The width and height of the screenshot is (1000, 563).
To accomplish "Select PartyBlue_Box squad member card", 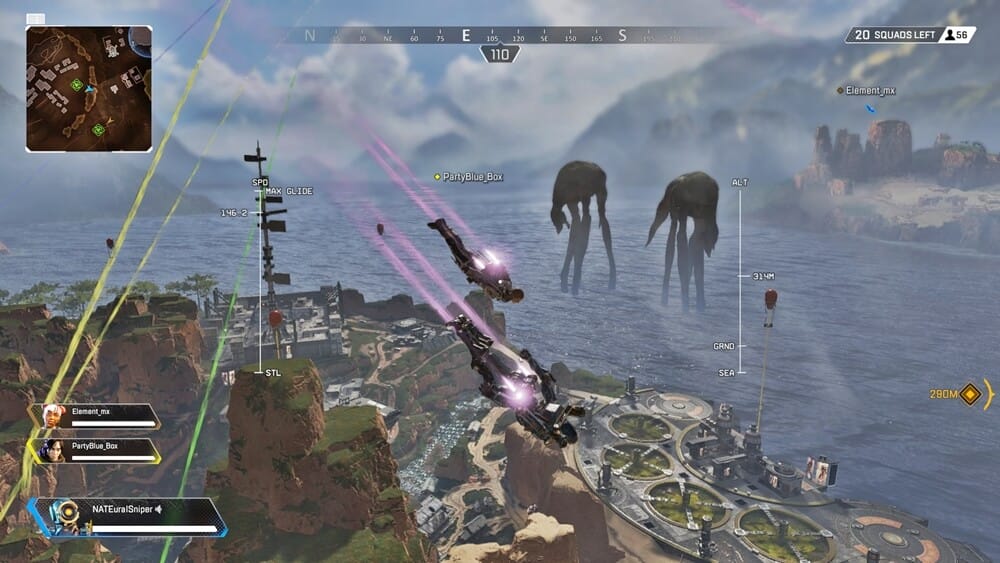I will coord(97,451).
